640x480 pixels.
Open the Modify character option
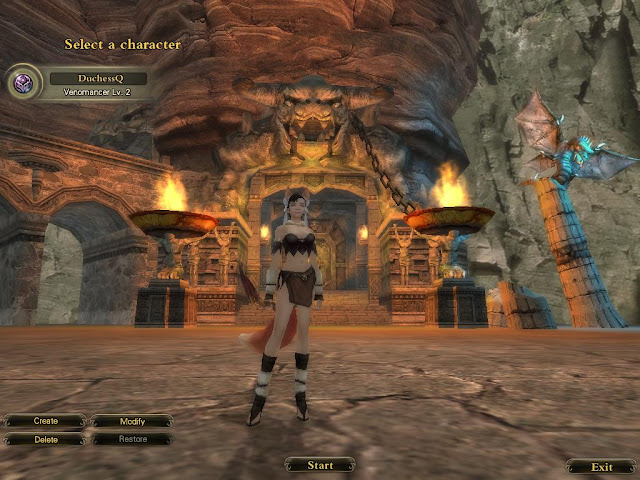click(x=132, y=421)
